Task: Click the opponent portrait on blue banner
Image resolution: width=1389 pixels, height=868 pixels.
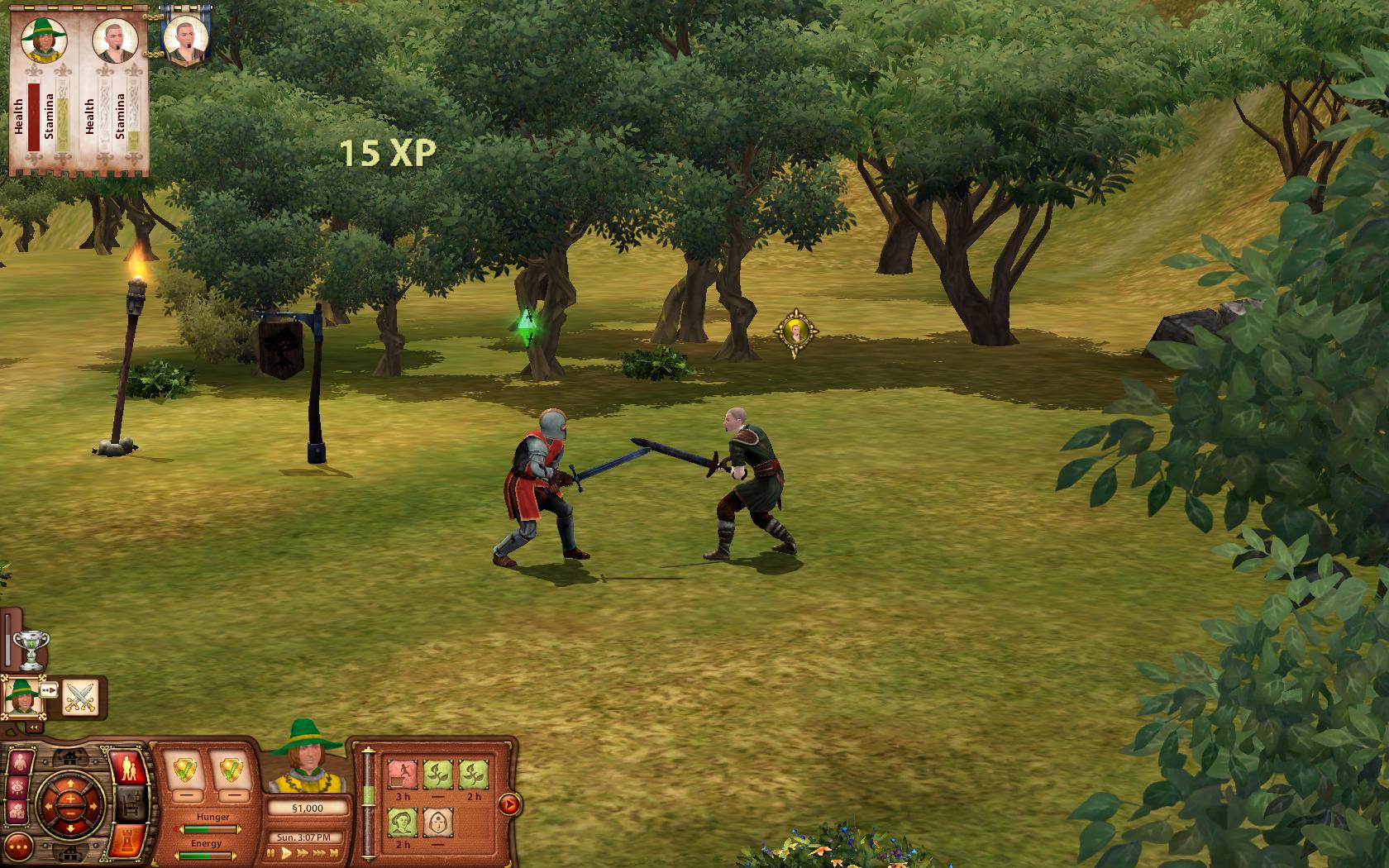Action: coord(185,37)
